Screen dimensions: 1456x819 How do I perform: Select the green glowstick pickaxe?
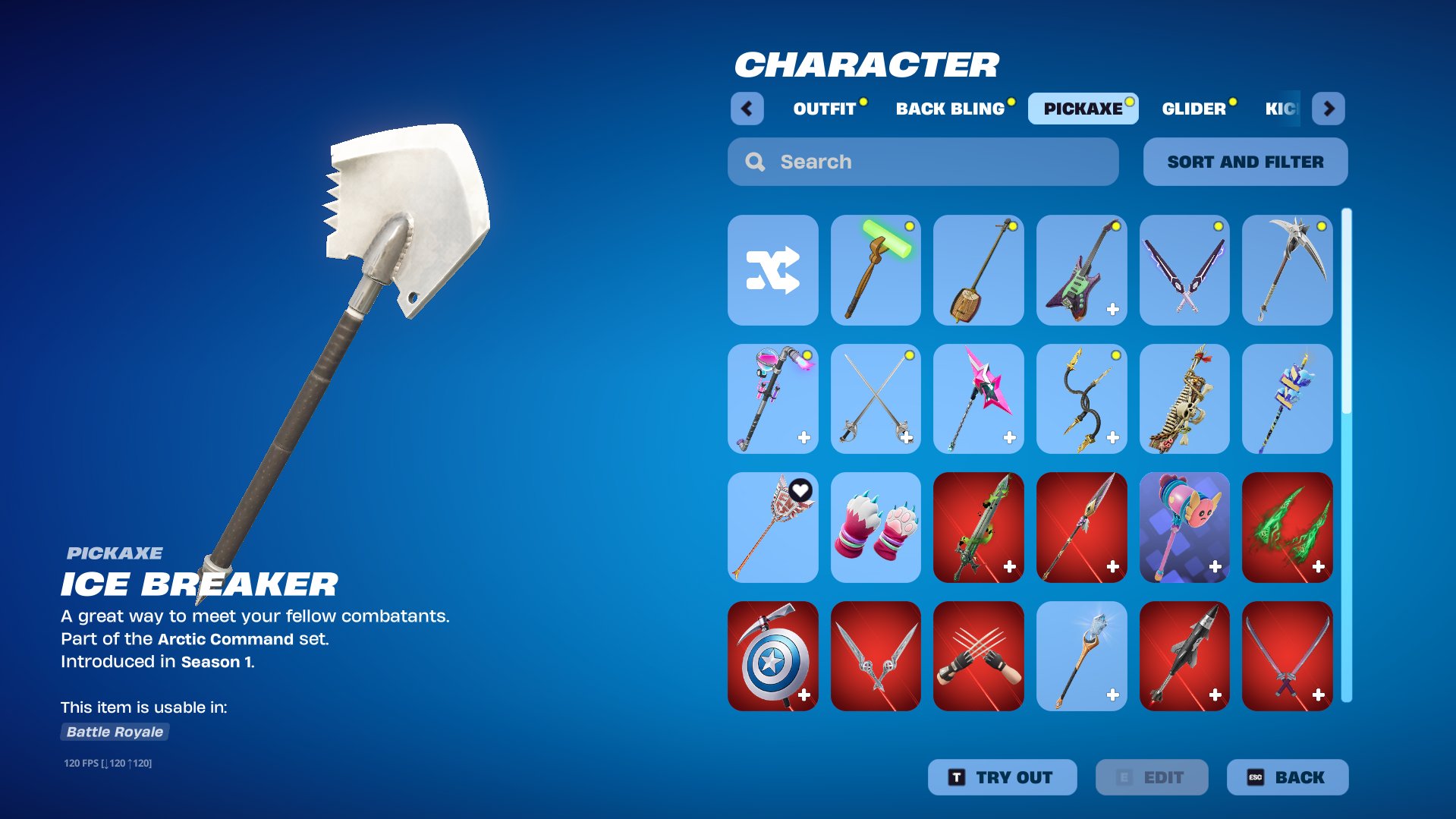pos(876,270)
